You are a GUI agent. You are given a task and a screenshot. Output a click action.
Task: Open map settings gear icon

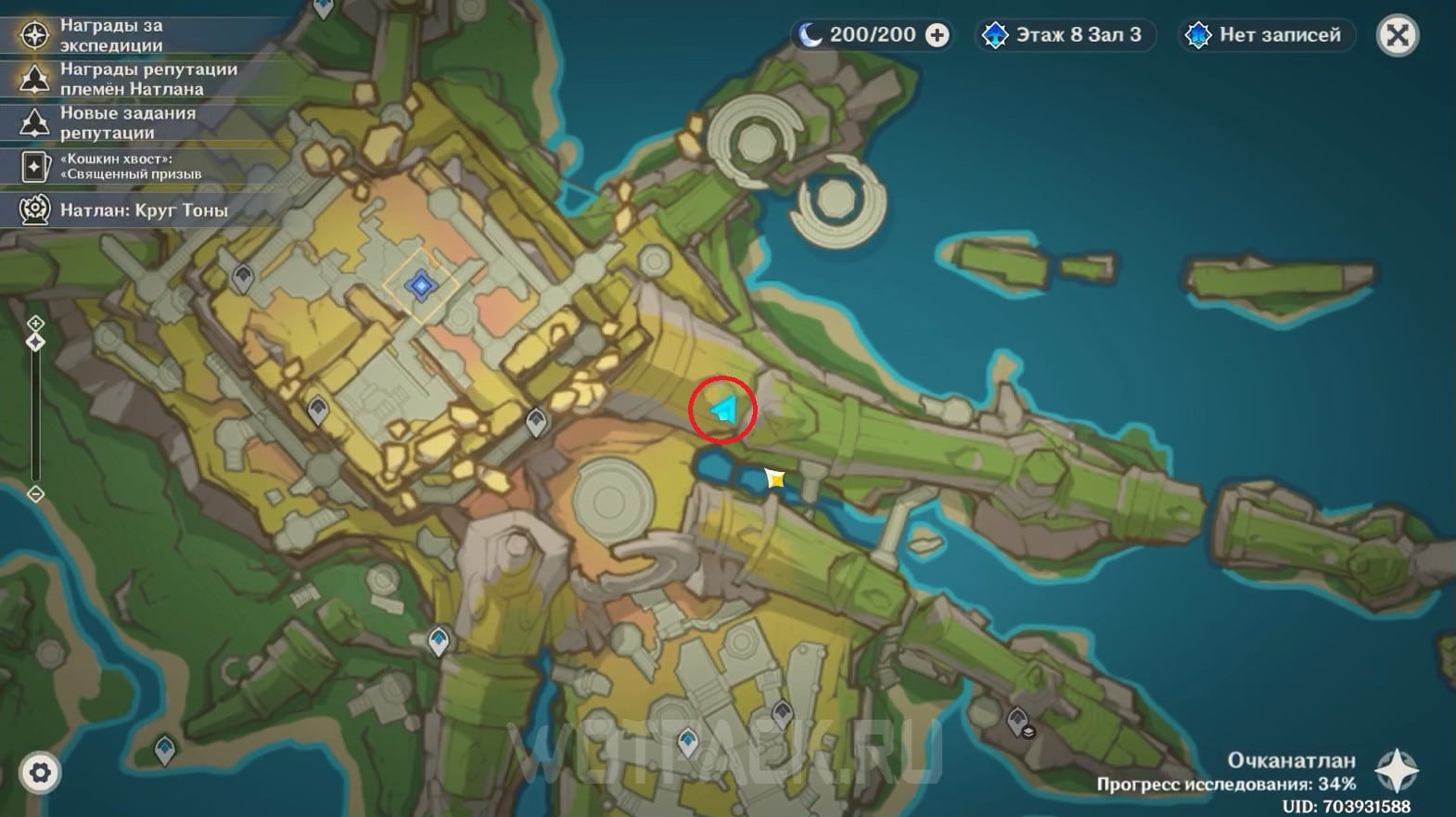point(40,772)
